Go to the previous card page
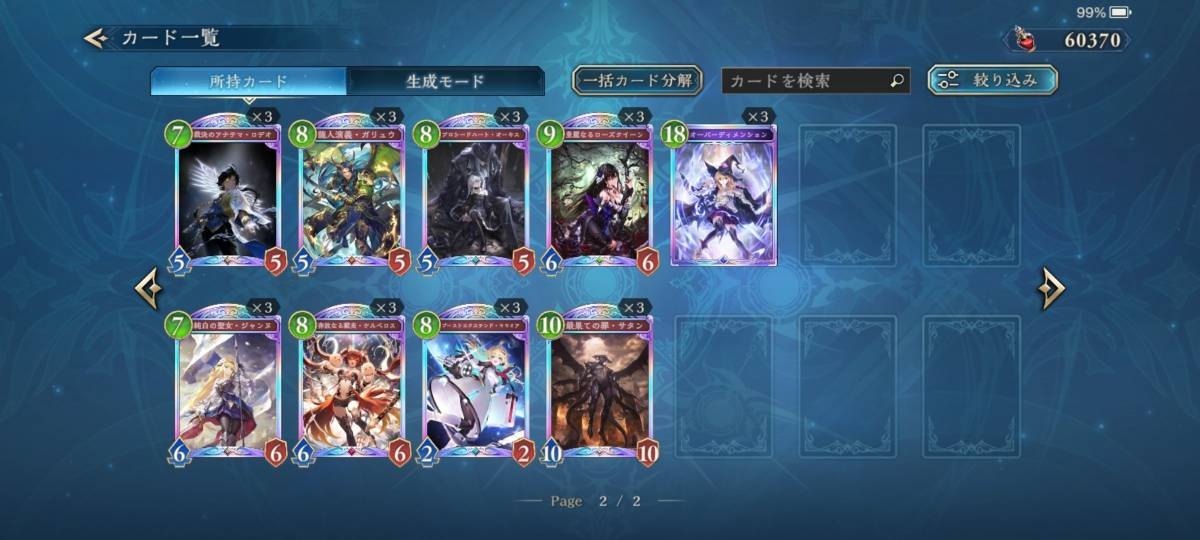 tap(148, 289)
